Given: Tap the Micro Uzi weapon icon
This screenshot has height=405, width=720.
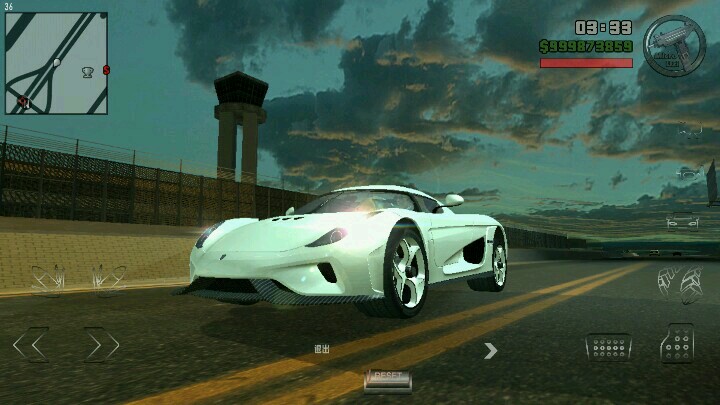Looking at the screenshot, I should [x=675, y=45].
